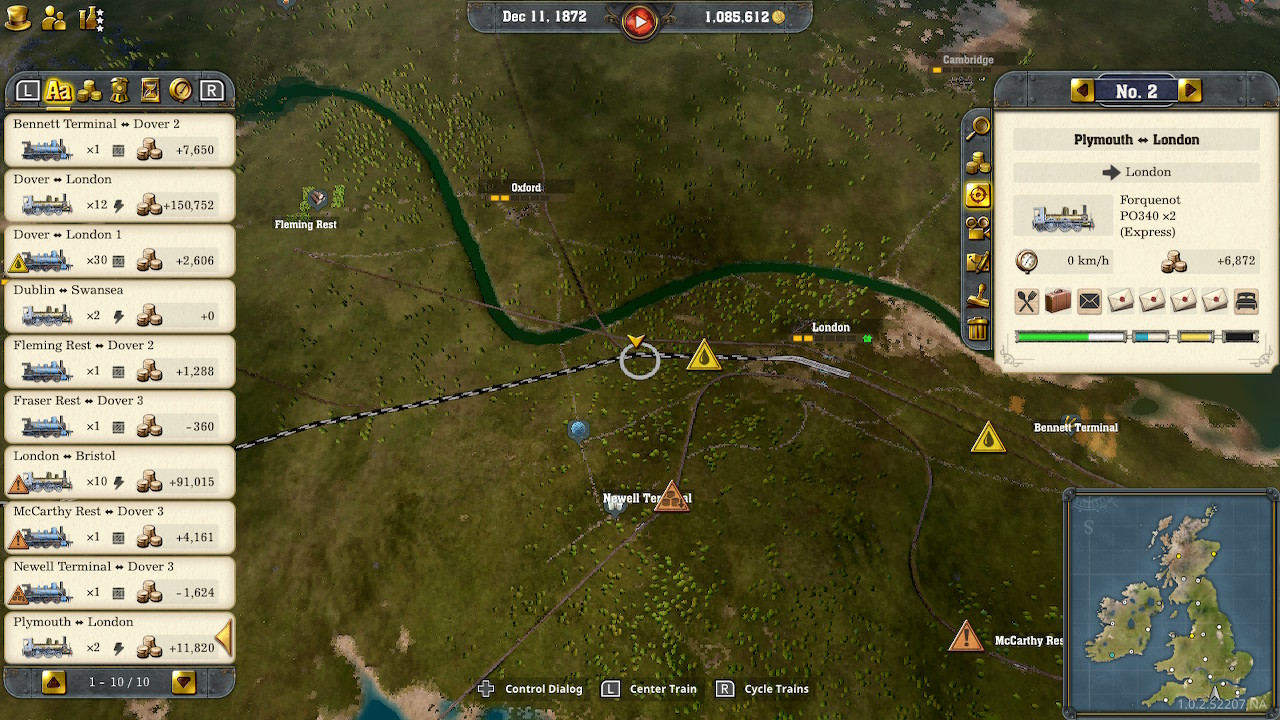This screenshot has width=1280, height=720.
Task: Edit the route using the notepad icon
Action: coord(977,262)
